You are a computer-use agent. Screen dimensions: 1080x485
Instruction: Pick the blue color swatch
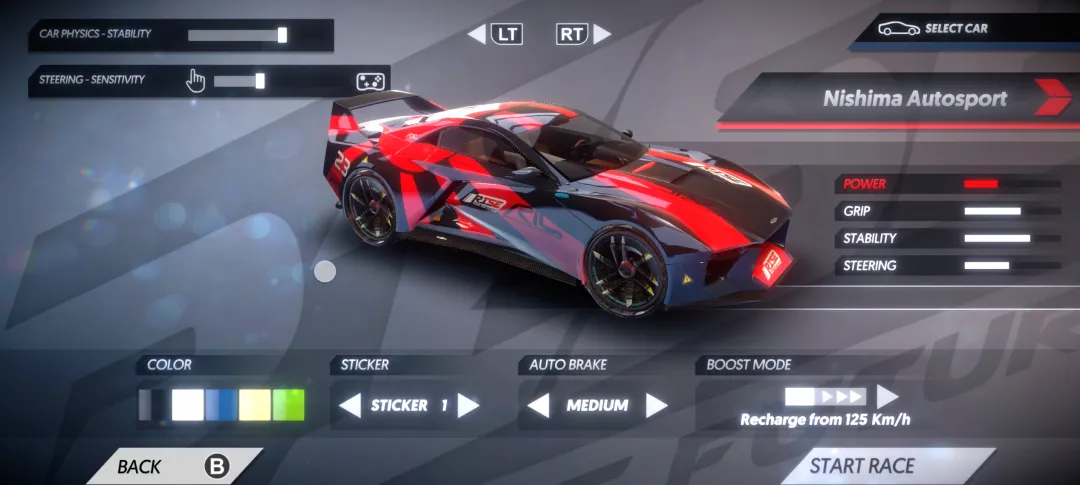tap(220, 405)
